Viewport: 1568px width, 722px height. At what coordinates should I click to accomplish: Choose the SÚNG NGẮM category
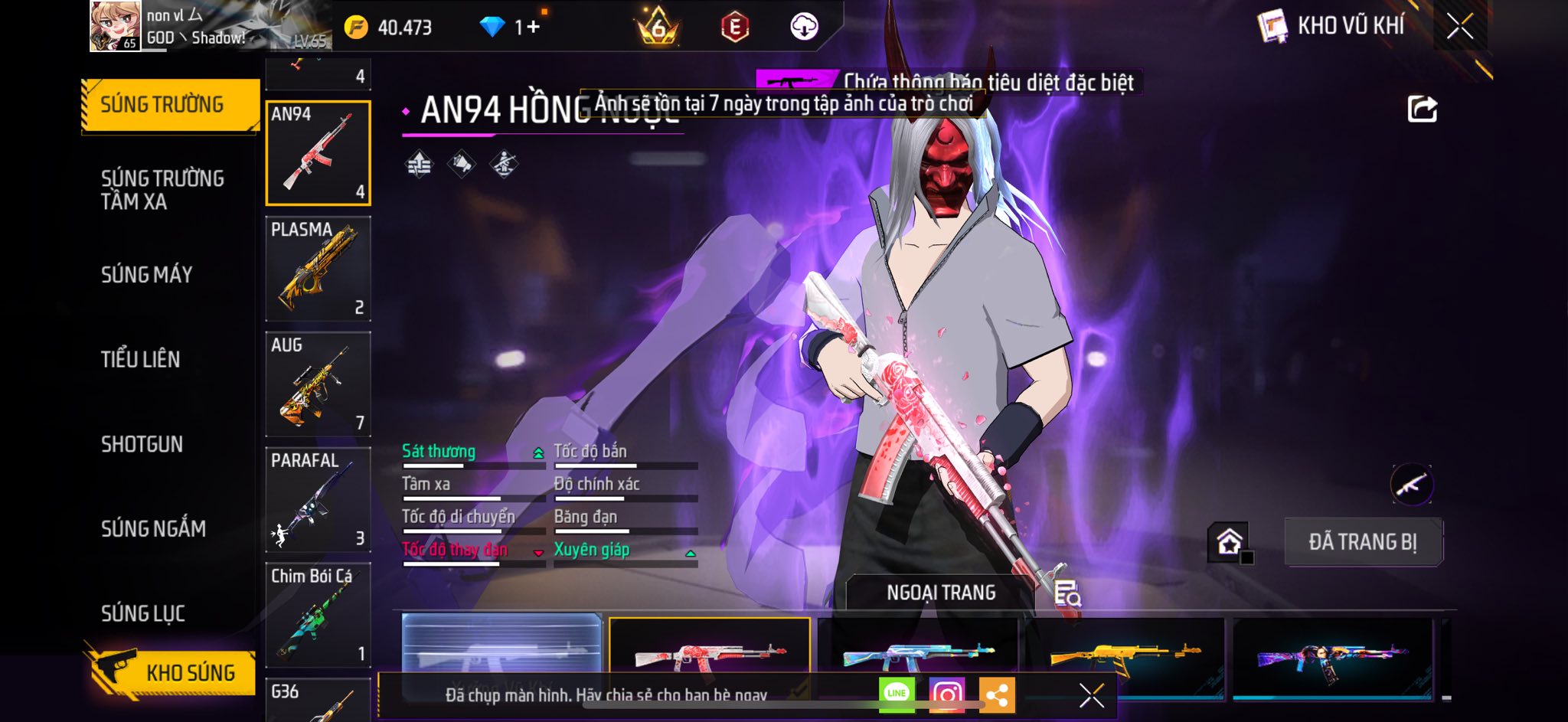click(x=153, y=528)
